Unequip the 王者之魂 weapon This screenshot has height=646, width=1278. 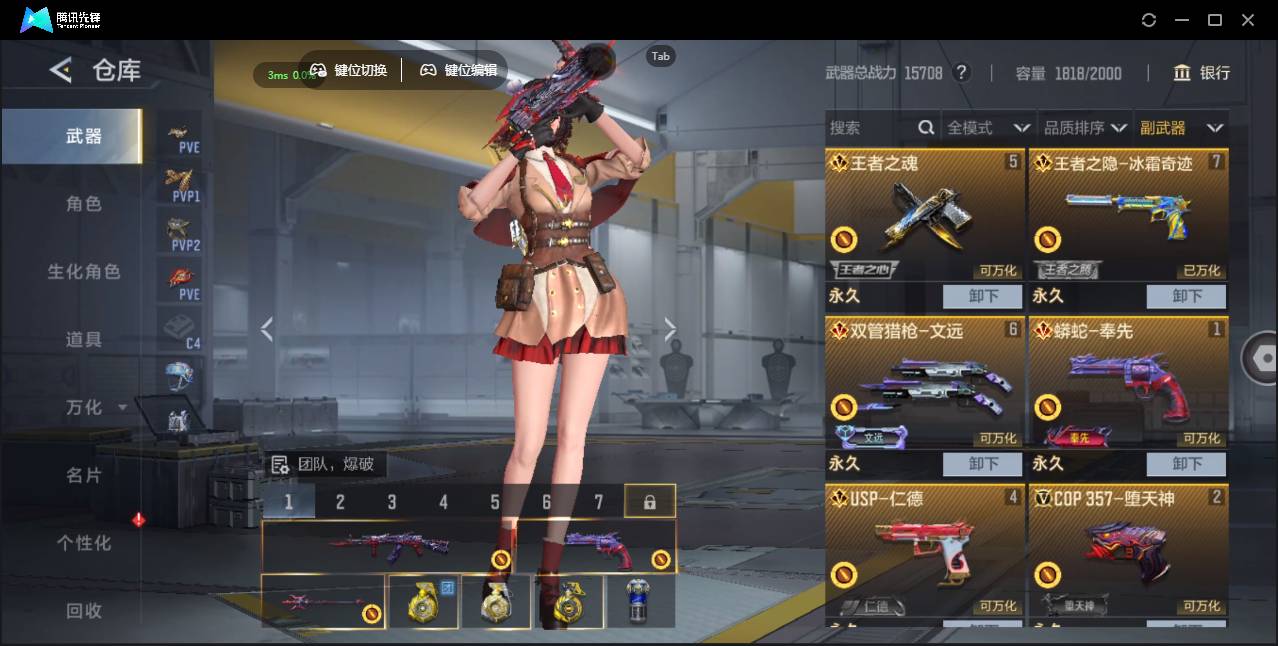(x=982, y=296)
